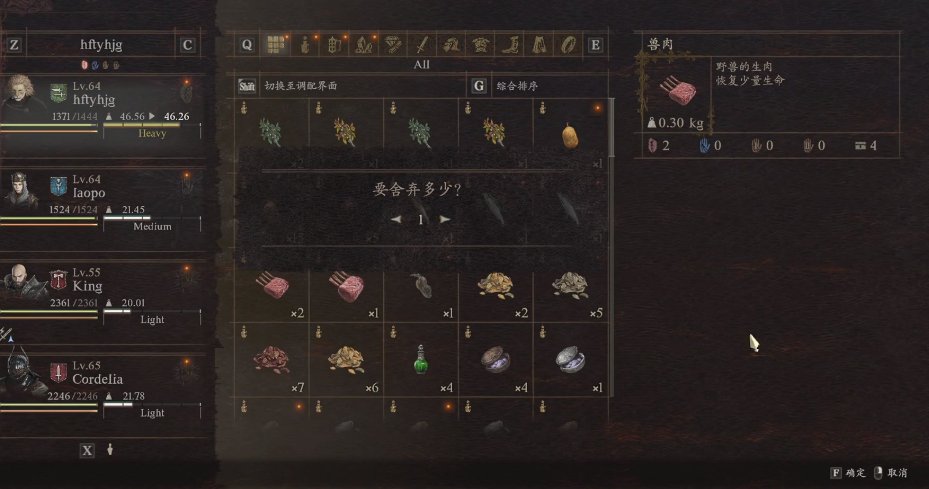Open the sword weapons category tab
The width and height of the screenshot is (929, 489).
point(422,44)
